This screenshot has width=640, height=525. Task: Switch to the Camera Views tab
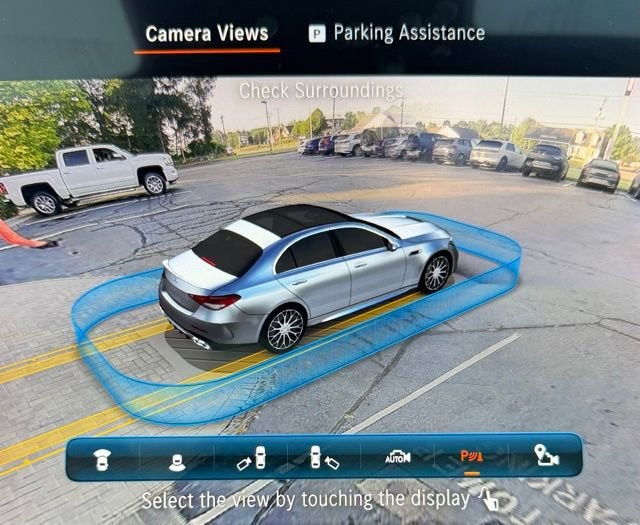[206, 34]
